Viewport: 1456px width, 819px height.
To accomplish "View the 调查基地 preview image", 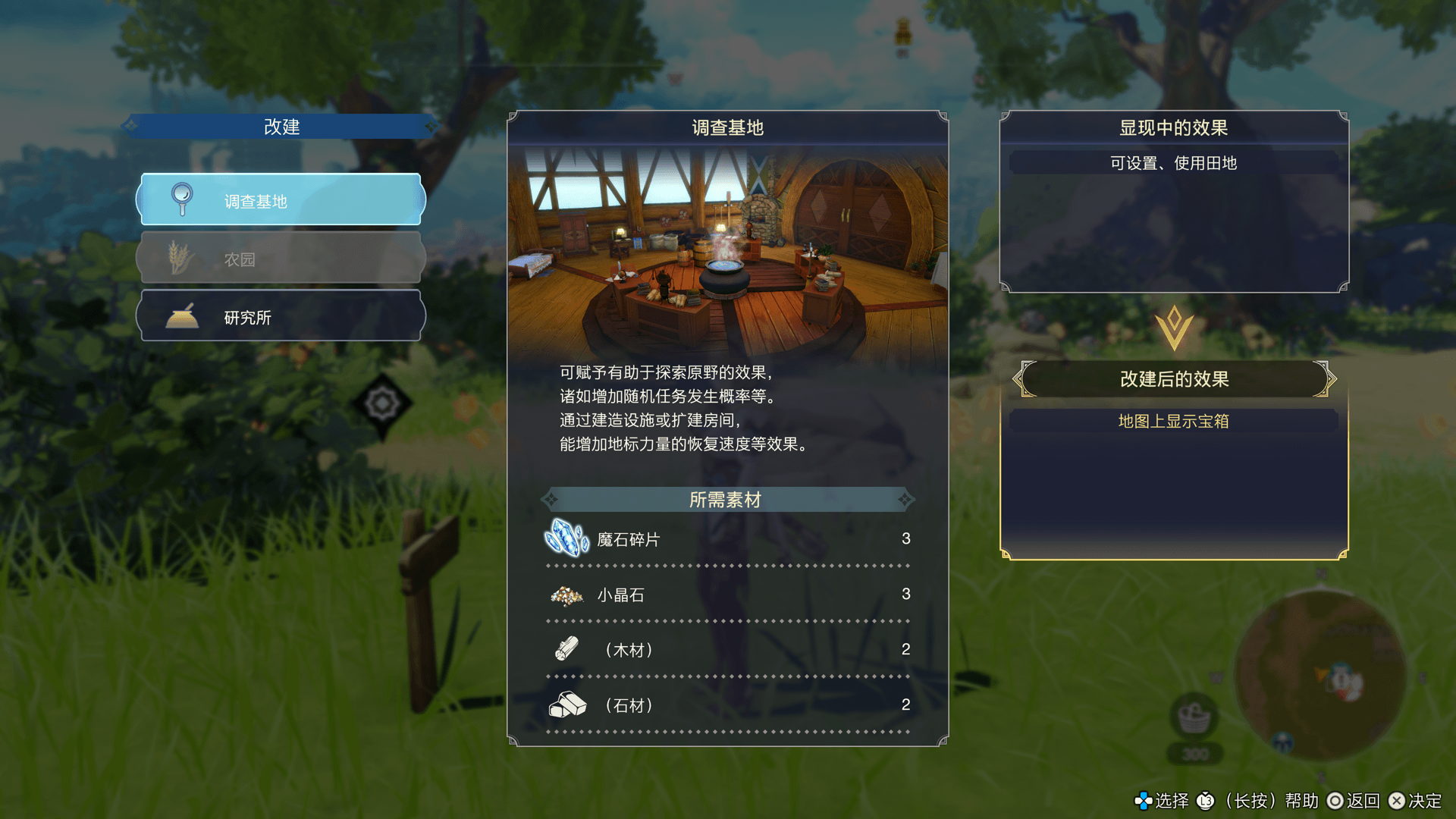I will coord(727,250).
